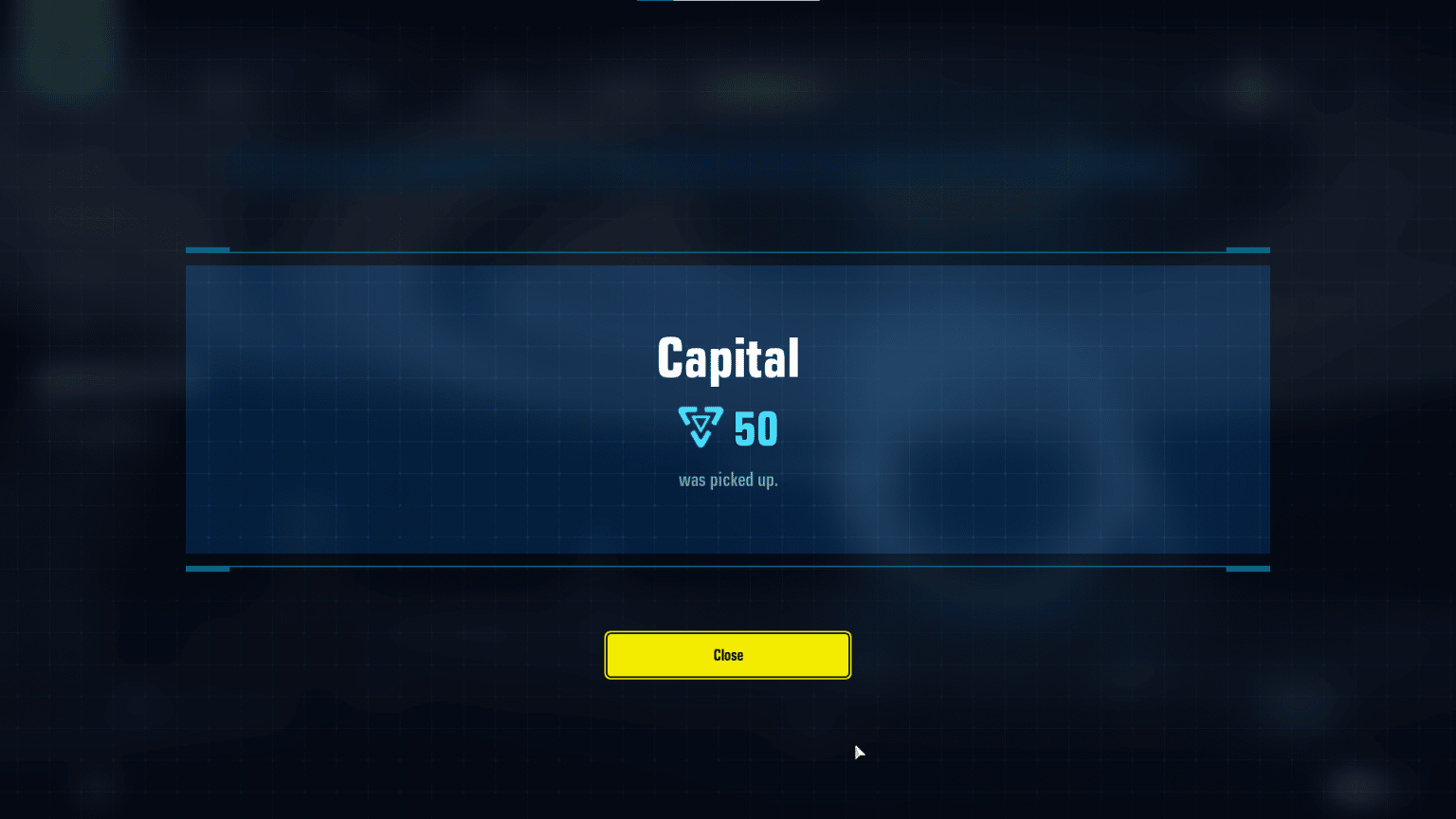
Task: Click the progress bar at the top of screen
Action: [730, 2]
